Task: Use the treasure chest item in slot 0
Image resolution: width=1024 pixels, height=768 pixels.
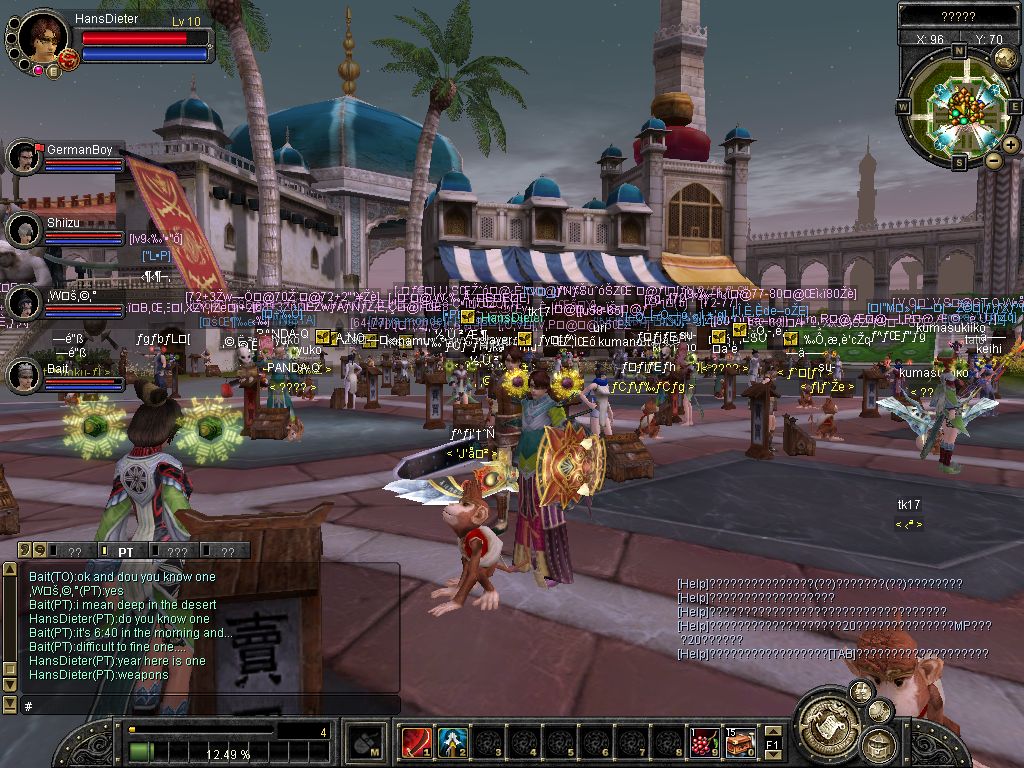Action: (x=741, y=742)
